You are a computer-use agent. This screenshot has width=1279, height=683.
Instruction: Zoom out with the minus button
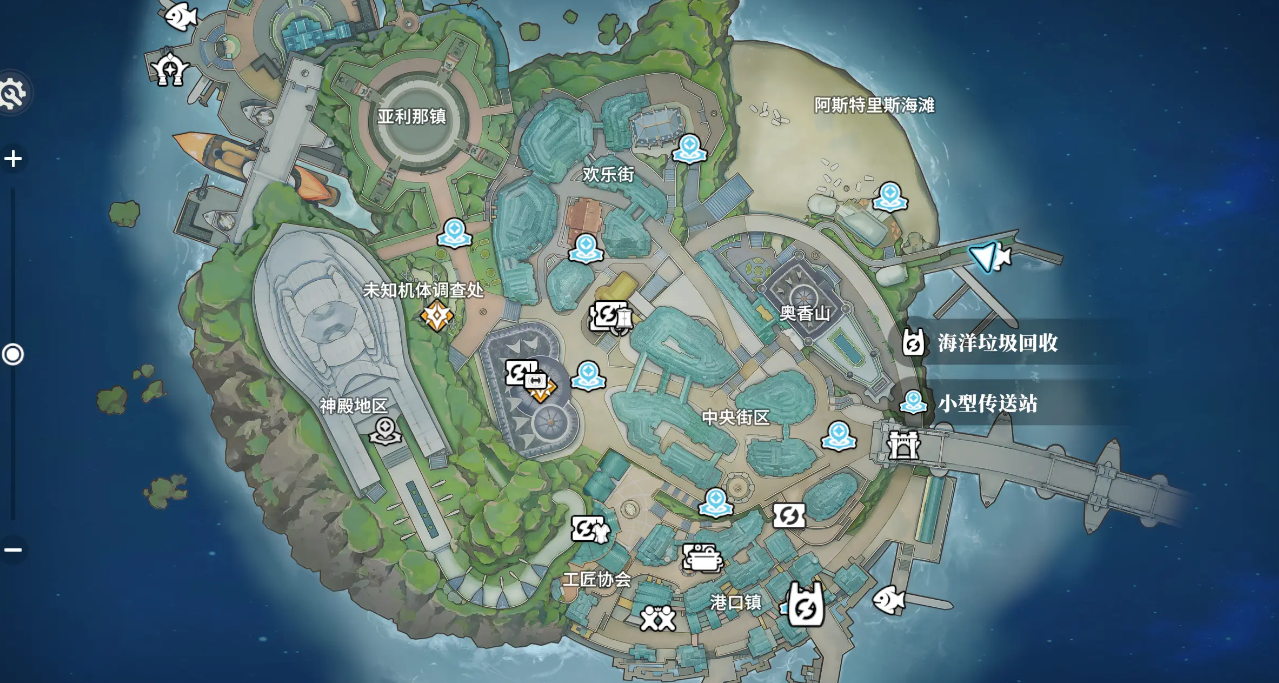(x=13, y=549)
